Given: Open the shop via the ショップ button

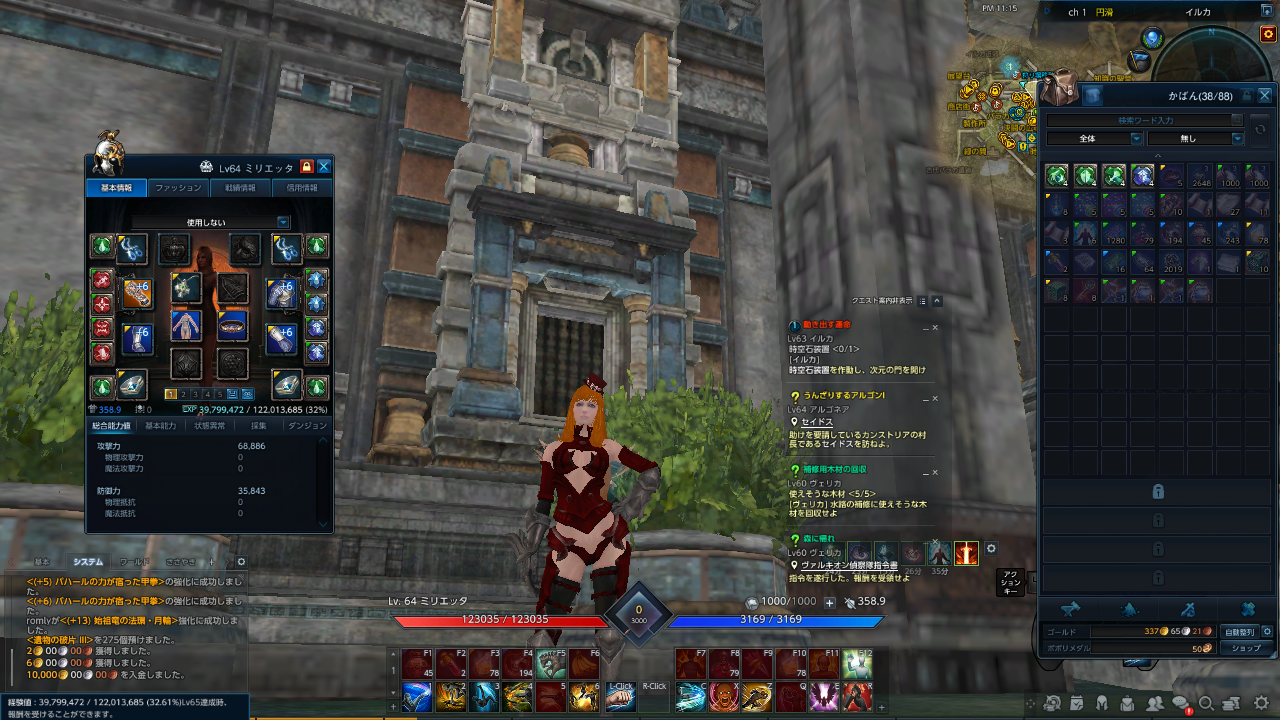Looking at the screenshot, I should [1247, 648].
